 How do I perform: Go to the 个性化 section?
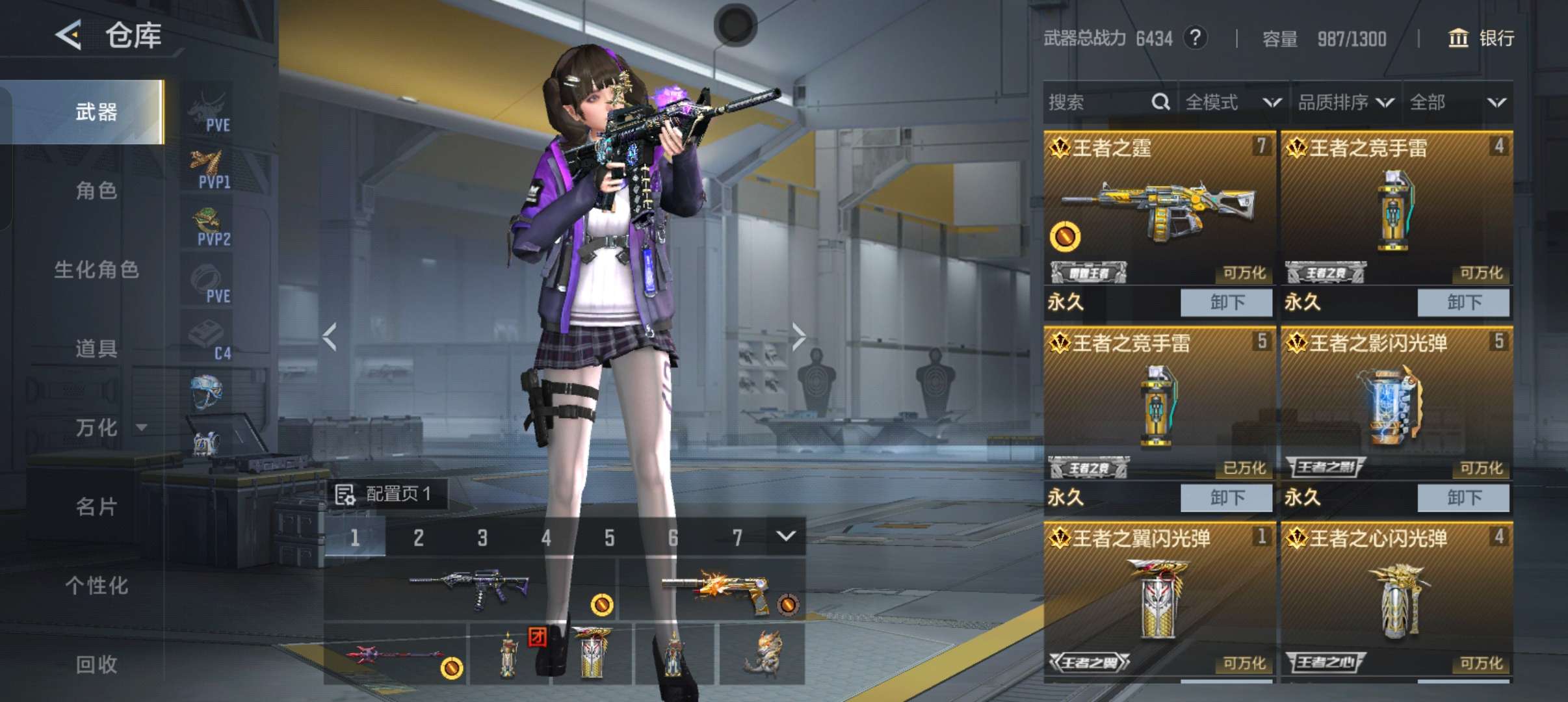coord(96,585)
